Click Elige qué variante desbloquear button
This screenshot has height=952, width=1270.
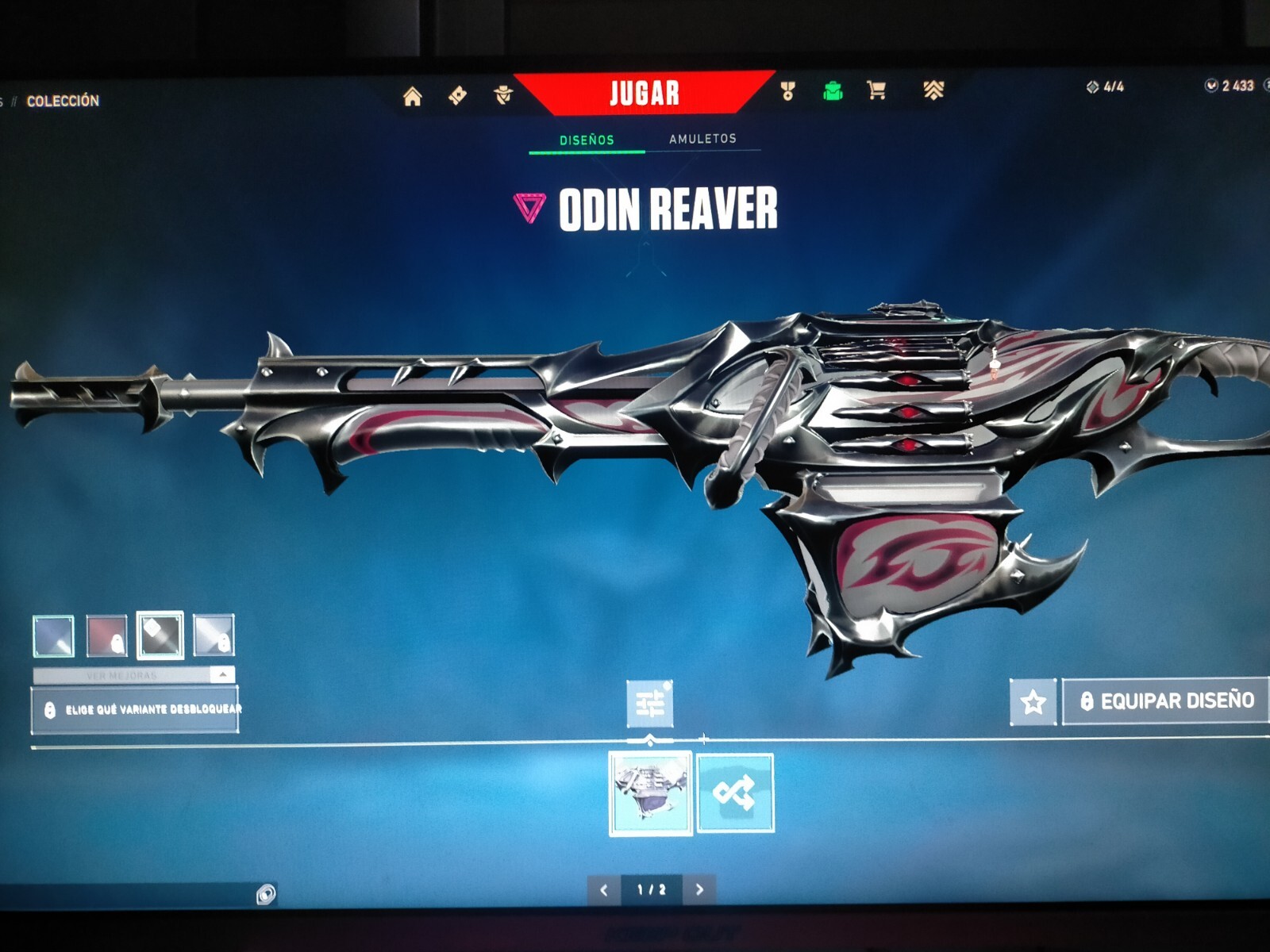[135, 709]
